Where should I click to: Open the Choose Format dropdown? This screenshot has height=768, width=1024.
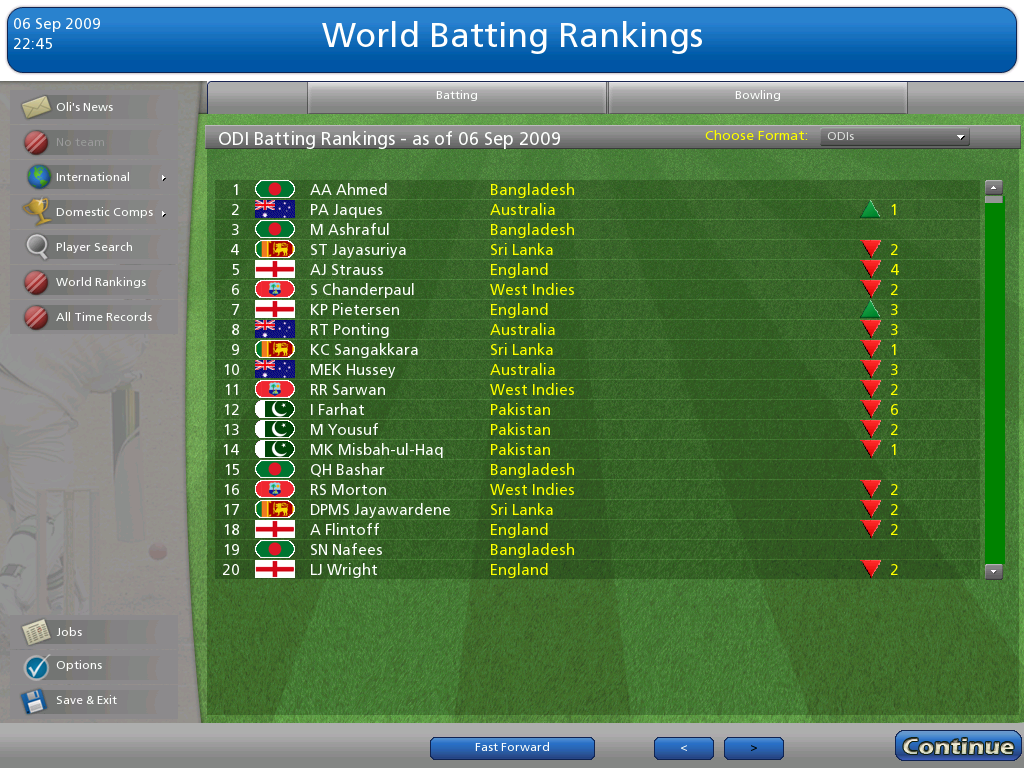point(894,137)
